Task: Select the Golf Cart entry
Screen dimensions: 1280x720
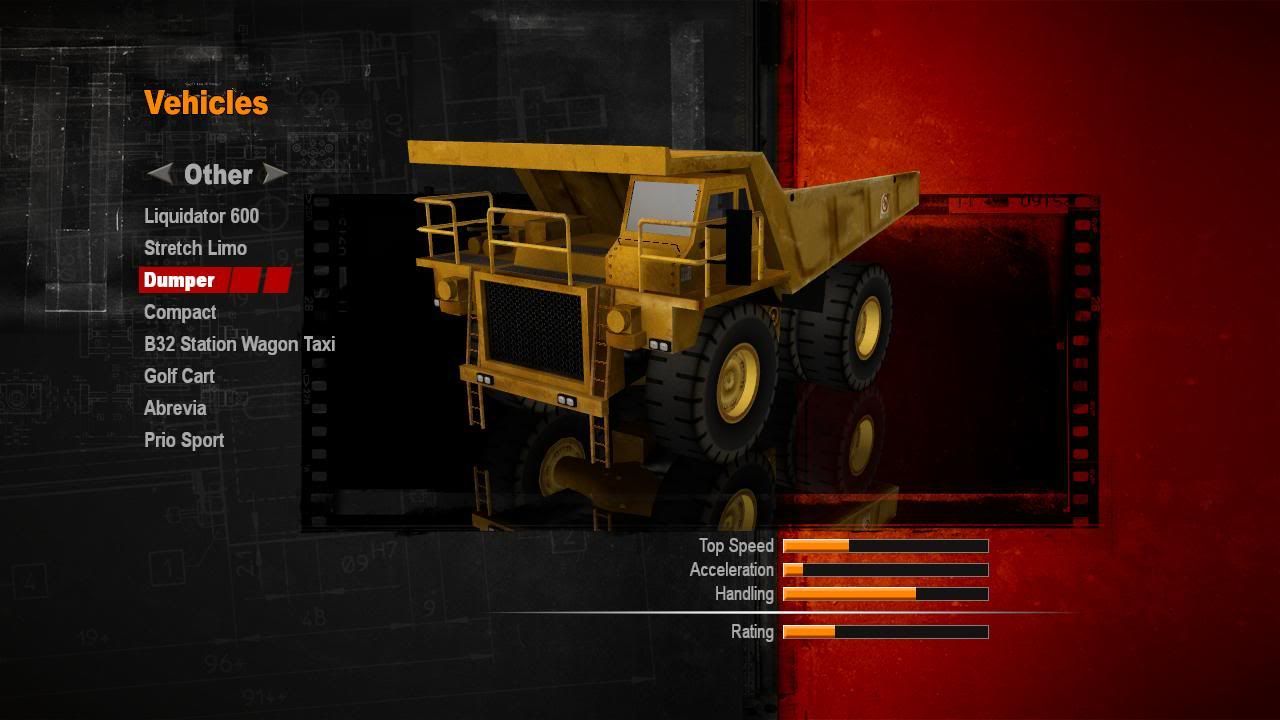Action: (x=179, y=376)
